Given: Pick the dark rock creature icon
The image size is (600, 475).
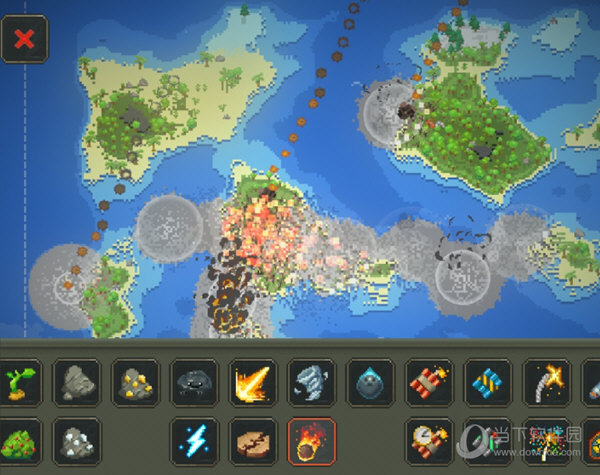Looking at the screenshot, I should pos(194,382).
